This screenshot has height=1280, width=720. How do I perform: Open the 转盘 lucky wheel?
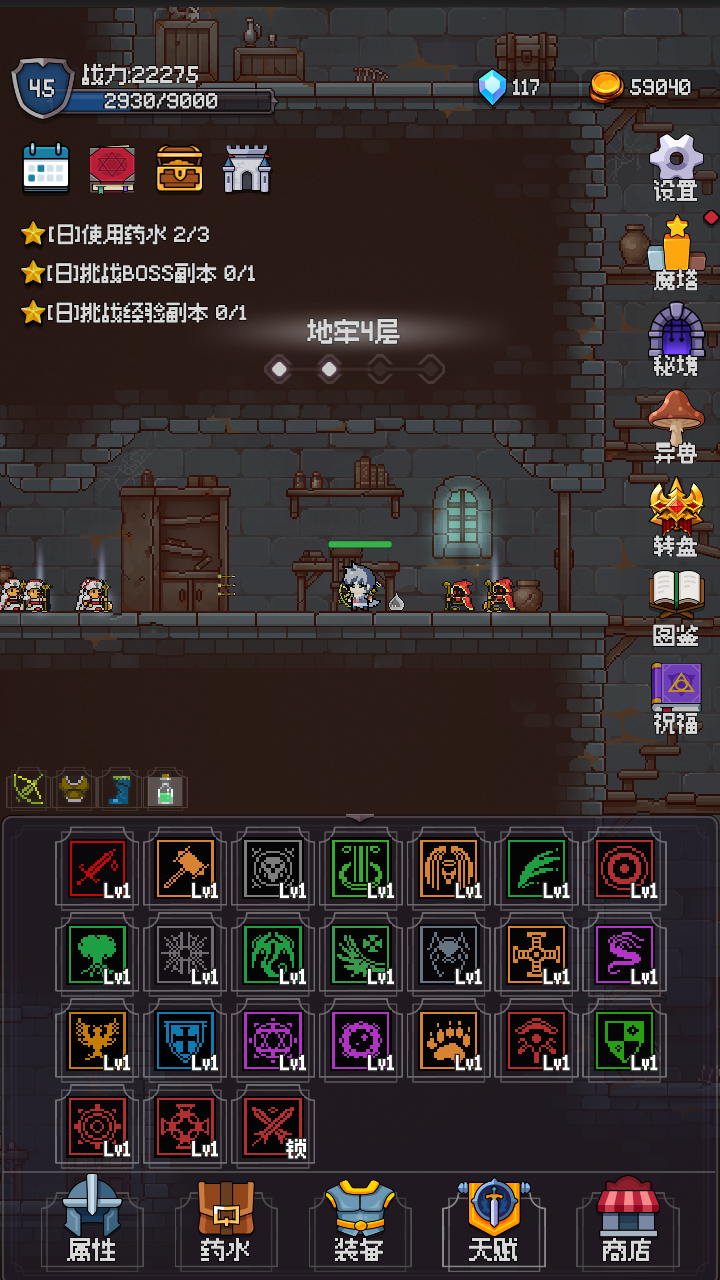(676, 514)
